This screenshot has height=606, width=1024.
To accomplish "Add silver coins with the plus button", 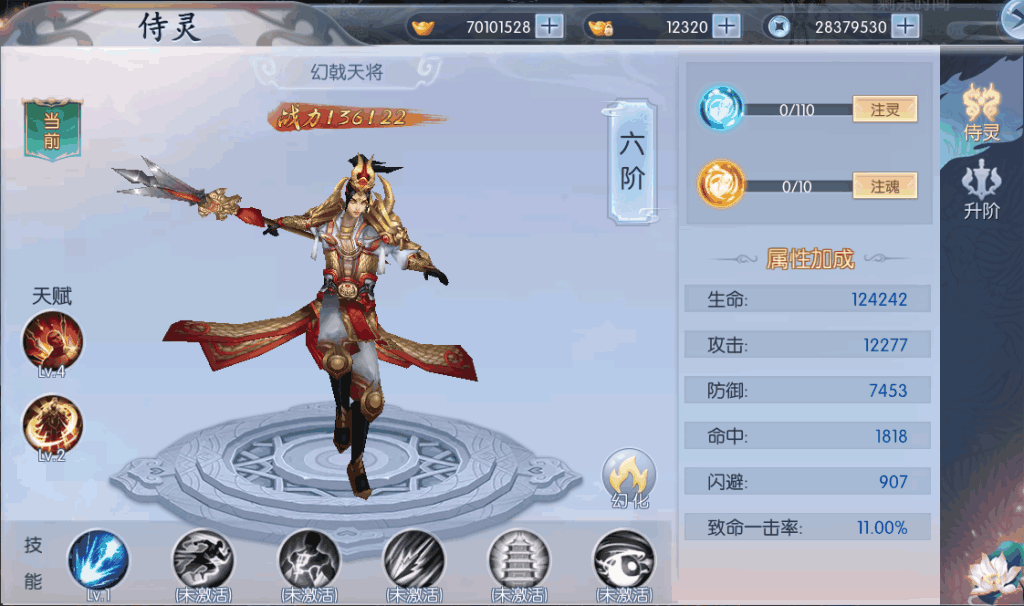I will point(905,26).
